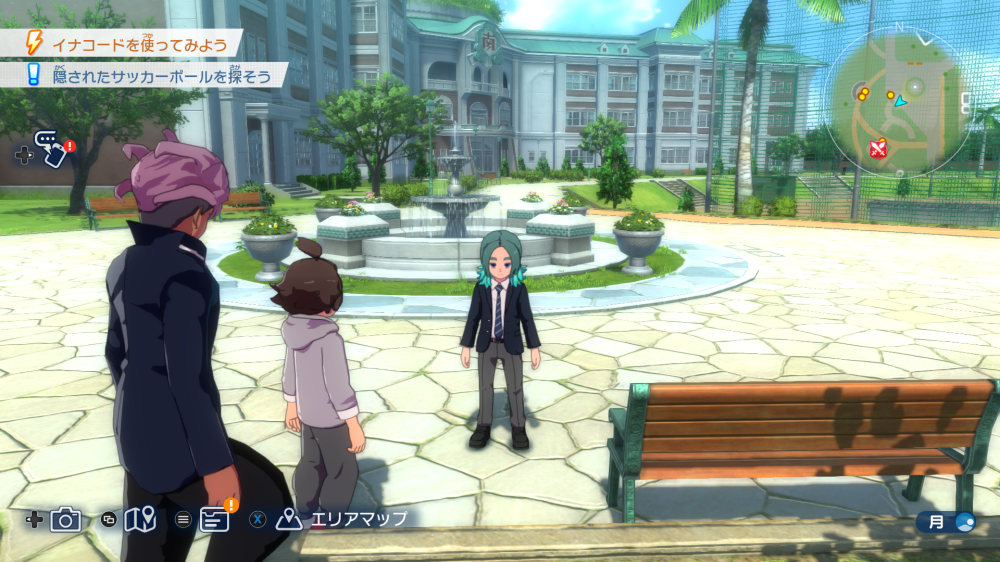
Task: Open the folded map with pin icon
Action: coord(141,519)
